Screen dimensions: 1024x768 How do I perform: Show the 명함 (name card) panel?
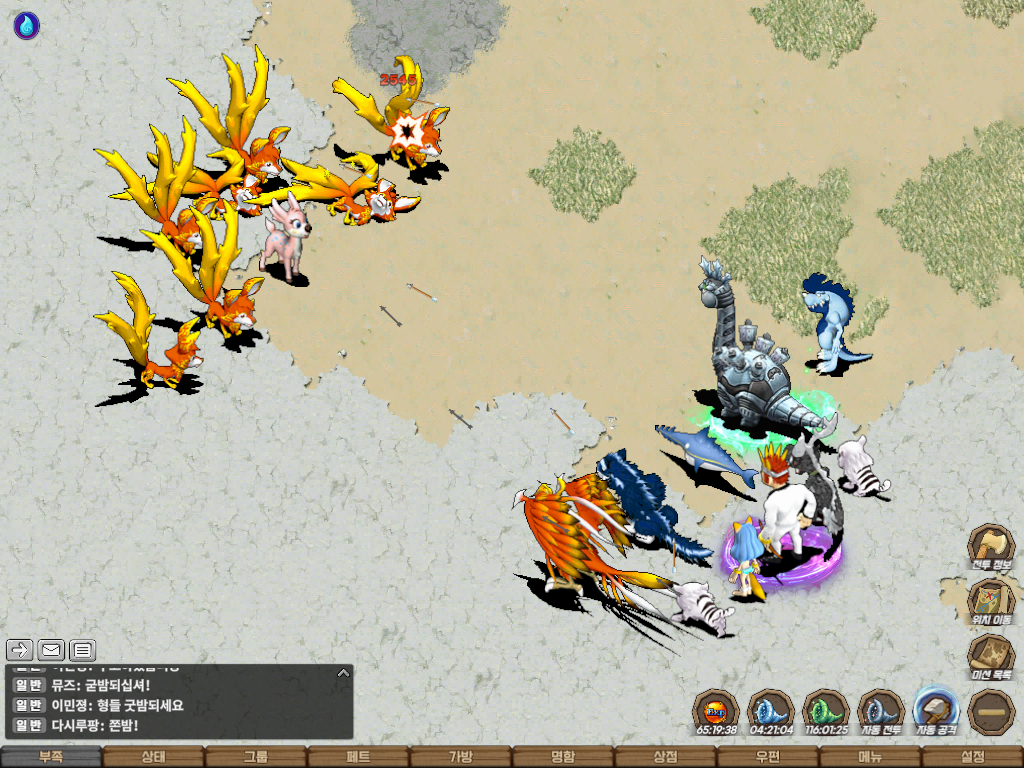click(563, 757)
